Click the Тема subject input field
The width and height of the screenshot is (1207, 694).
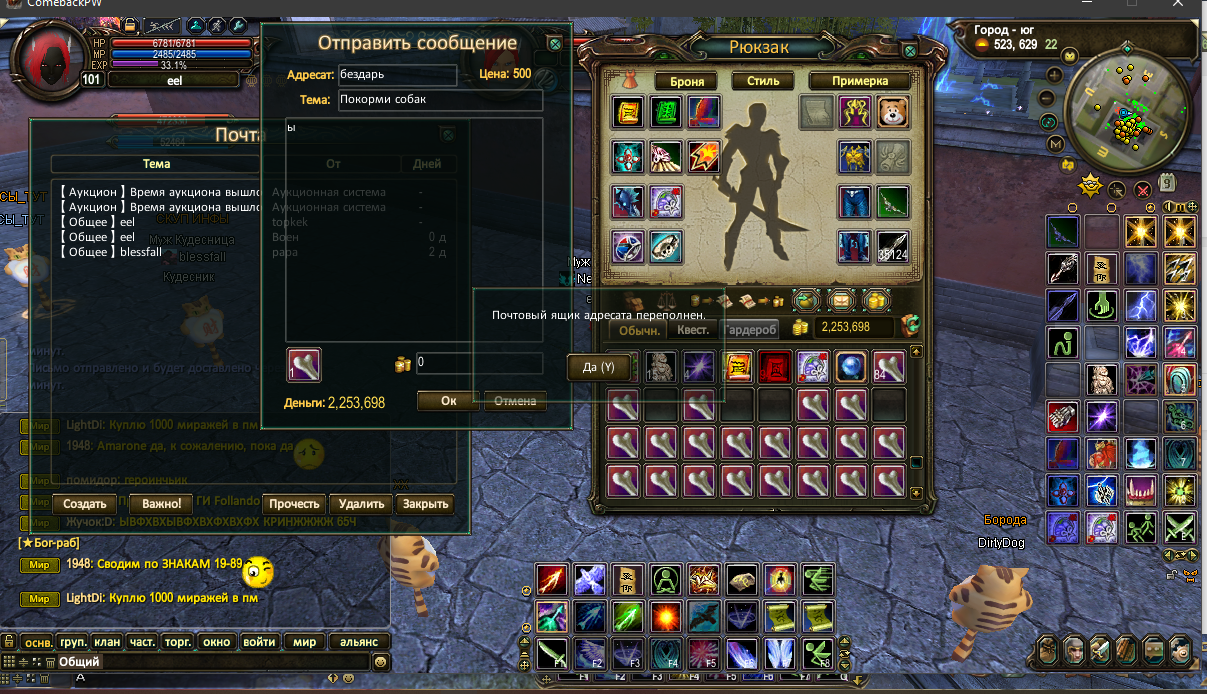(439, 100)
